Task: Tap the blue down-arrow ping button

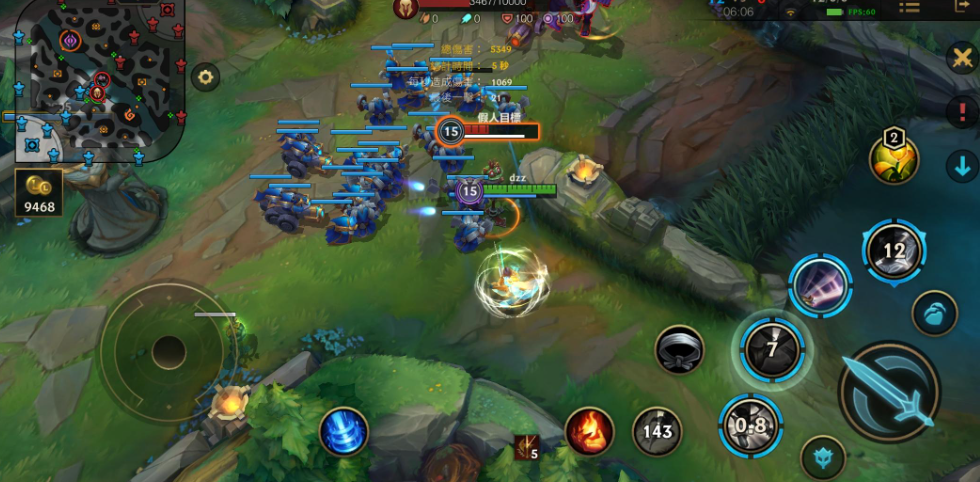Action: coord(961,165)
